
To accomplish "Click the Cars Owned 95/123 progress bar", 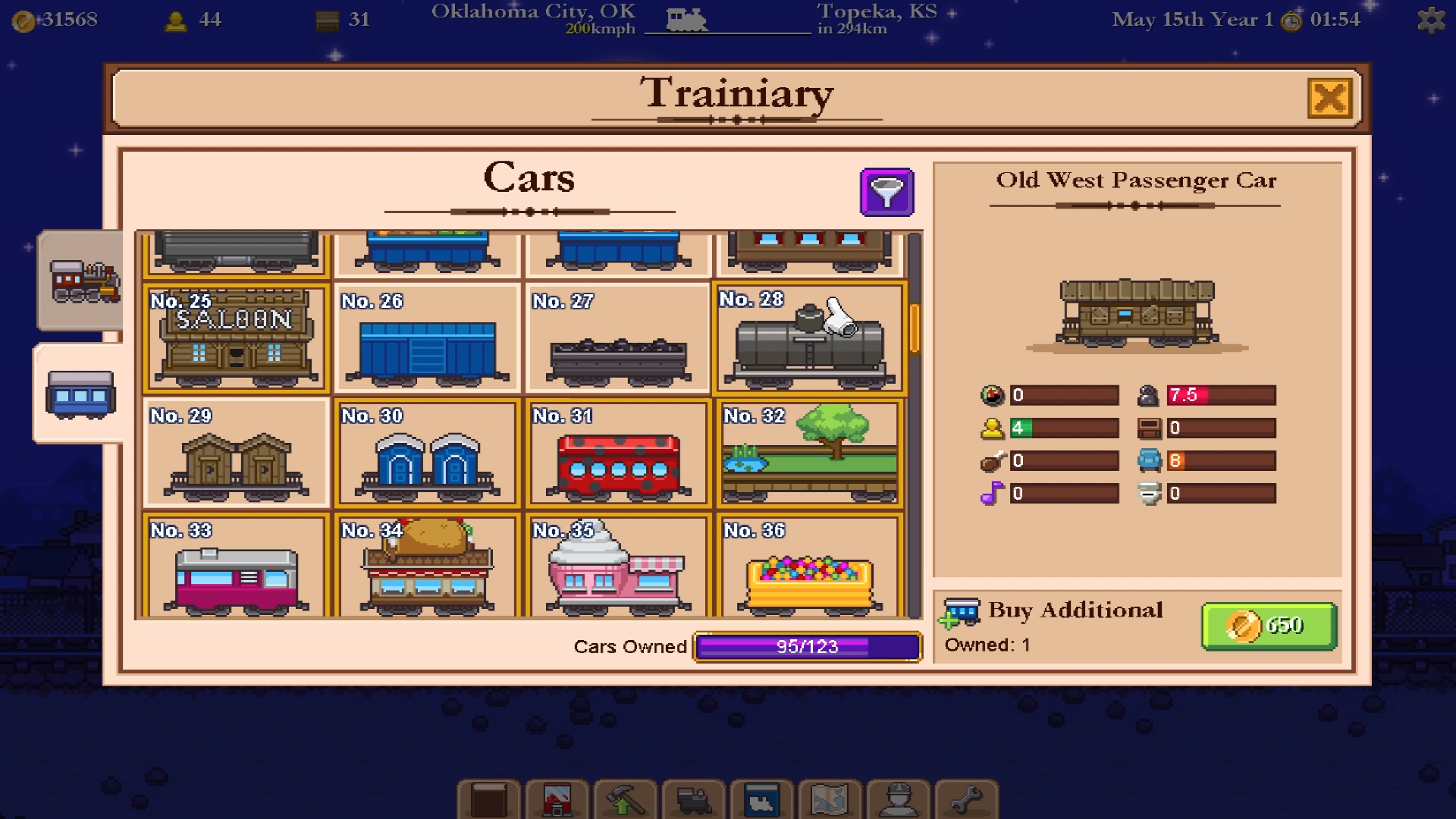I will tap(806, 647).
